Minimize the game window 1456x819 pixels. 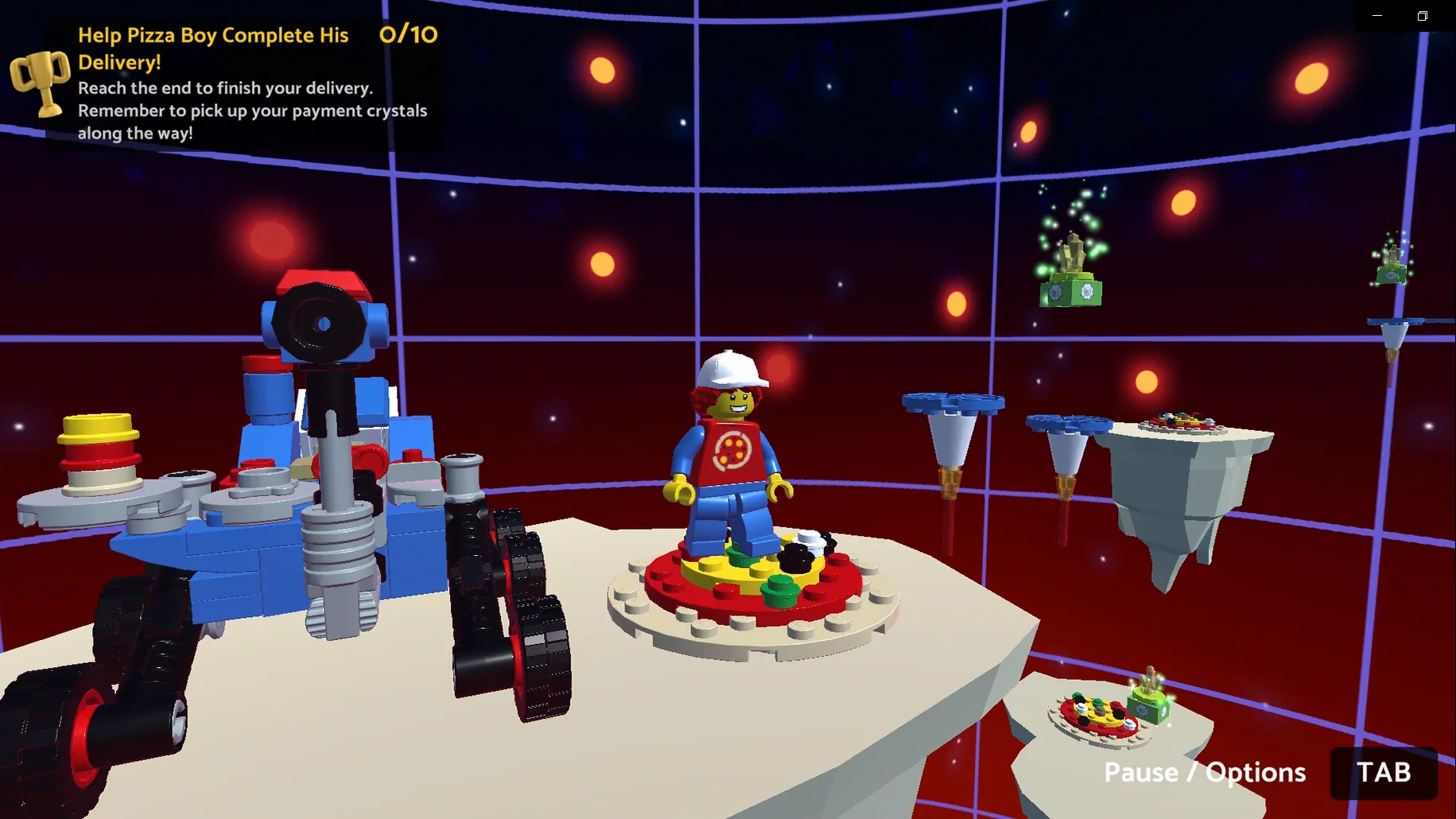[1377, 16]
